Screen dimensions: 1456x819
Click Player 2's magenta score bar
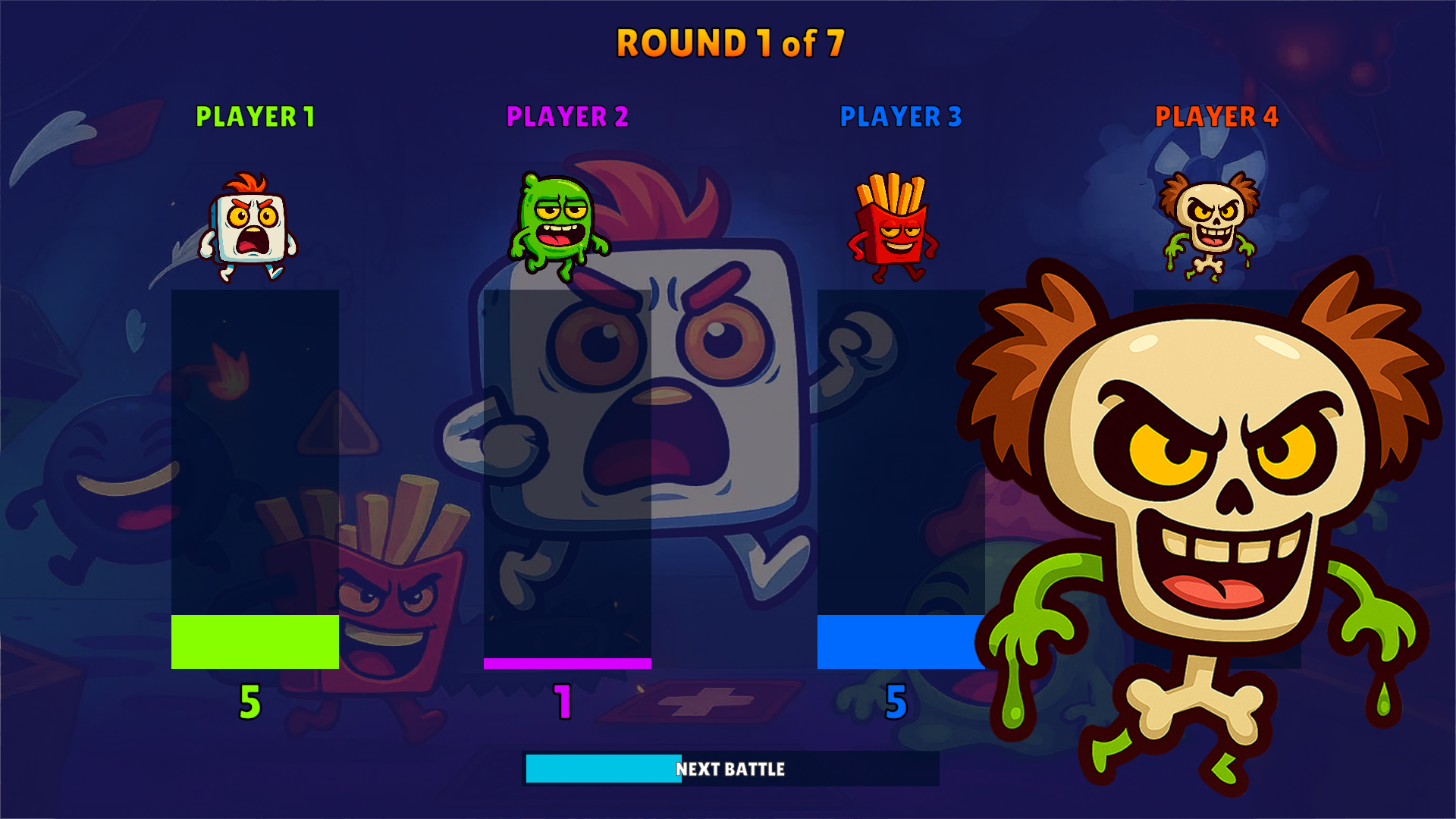pos(566,661)
